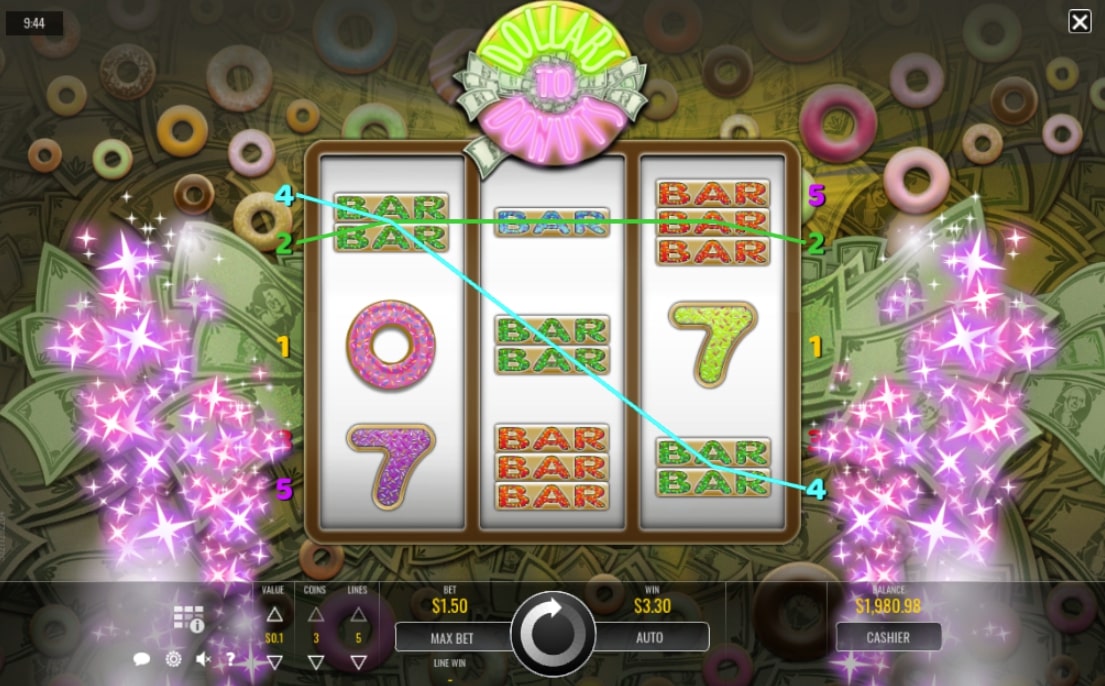The width and height of the screenshot is (1105, 686).
Task: Start AUTO spin mode
Action: (650, 637)
